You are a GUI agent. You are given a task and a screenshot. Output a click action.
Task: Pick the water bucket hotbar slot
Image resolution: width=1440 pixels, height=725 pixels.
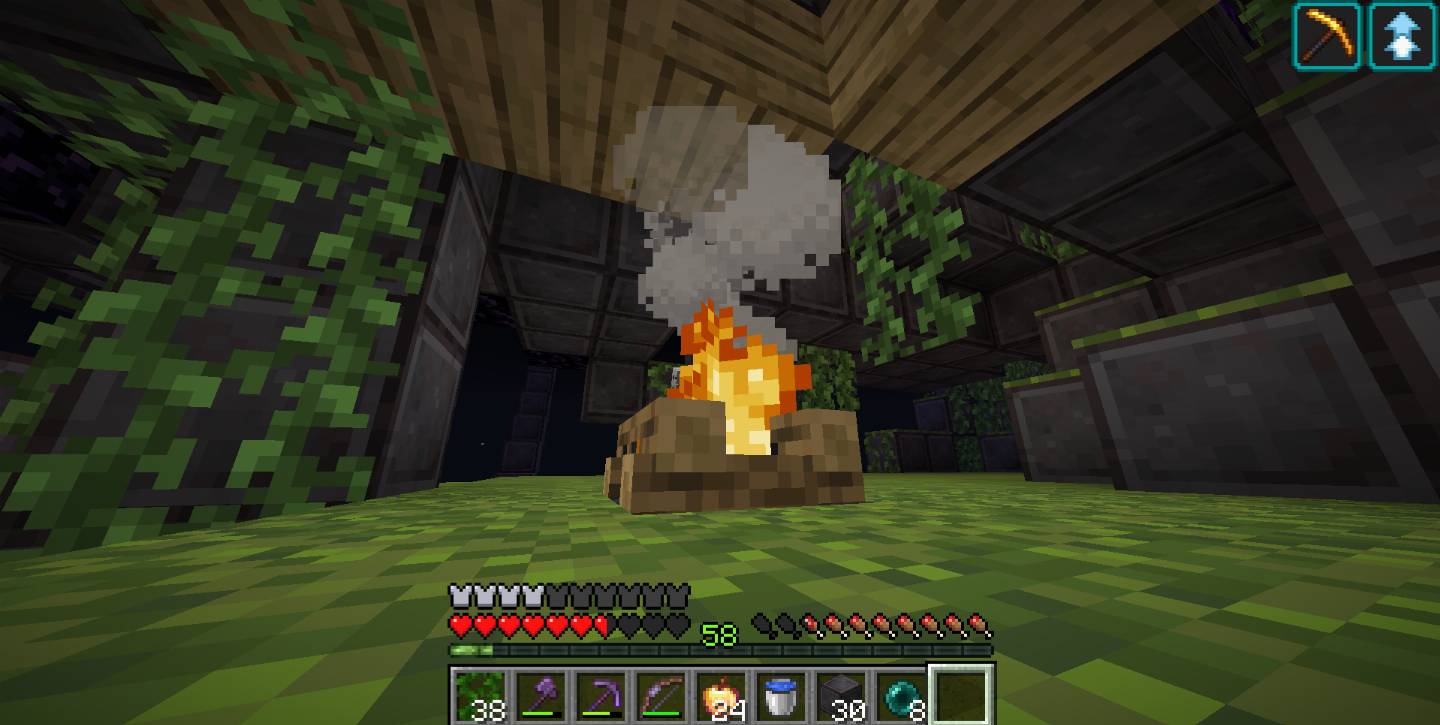[780, 695]
